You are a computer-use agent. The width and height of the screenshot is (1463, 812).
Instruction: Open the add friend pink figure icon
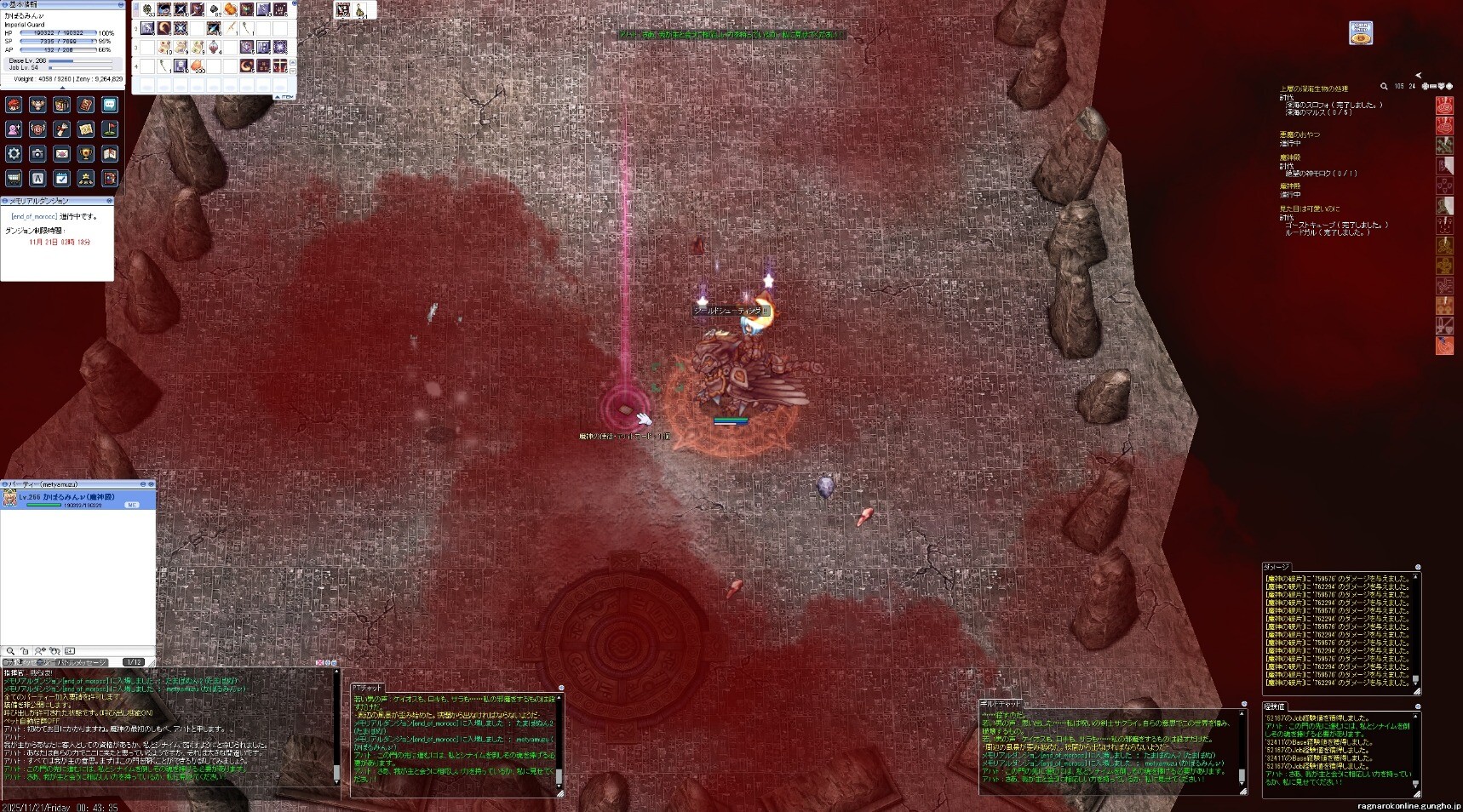click(x=14, y=129)
